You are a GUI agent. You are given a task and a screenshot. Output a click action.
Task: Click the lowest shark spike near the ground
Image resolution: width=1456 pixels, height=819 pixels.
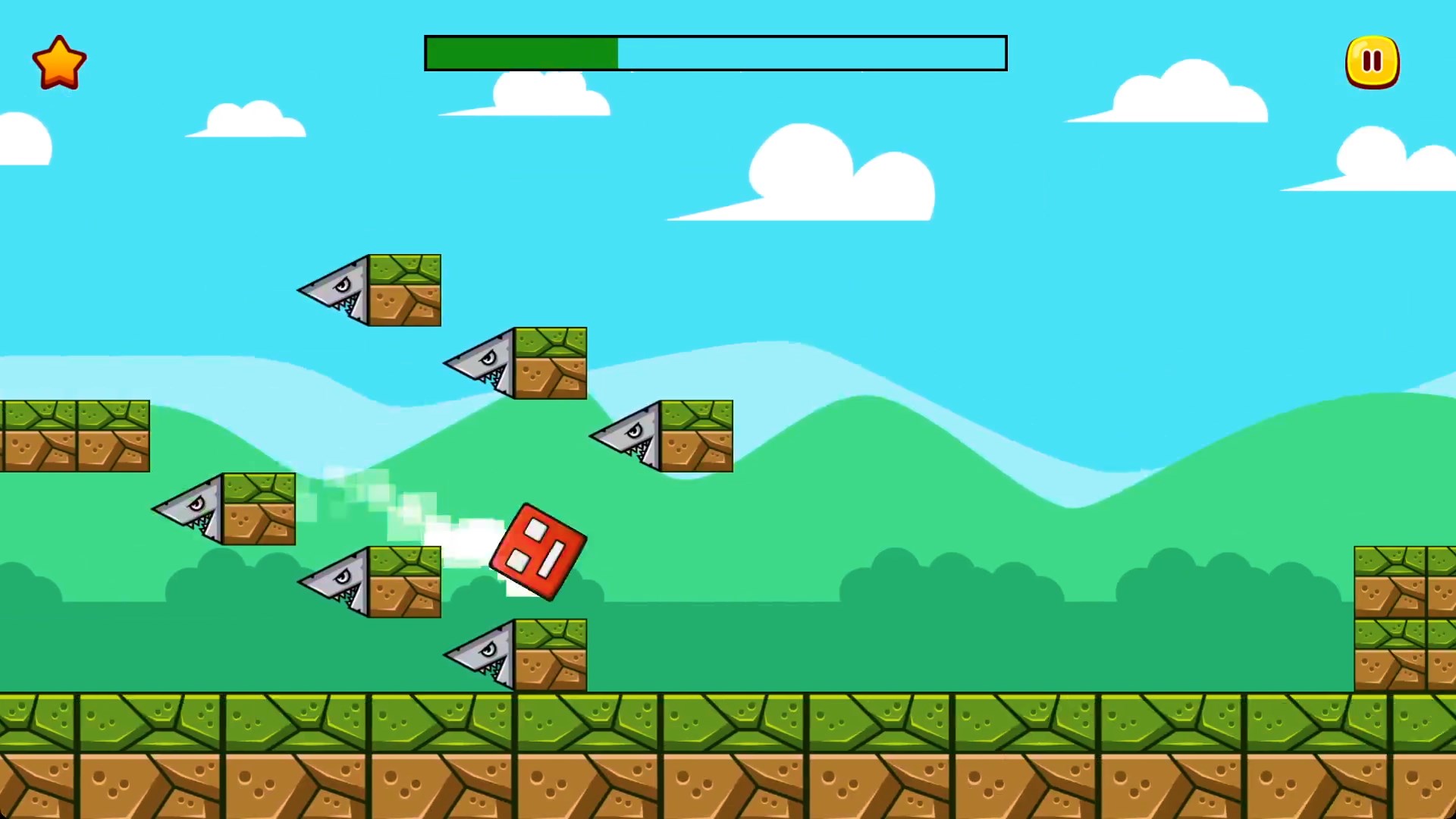(x=516, y=654)
